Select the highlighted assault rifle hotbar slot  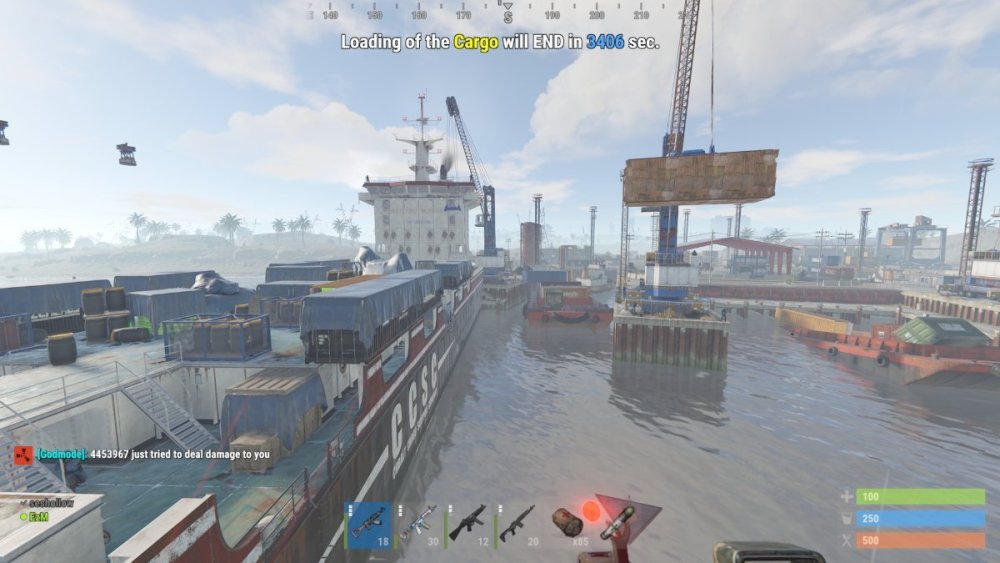[368, 524]
